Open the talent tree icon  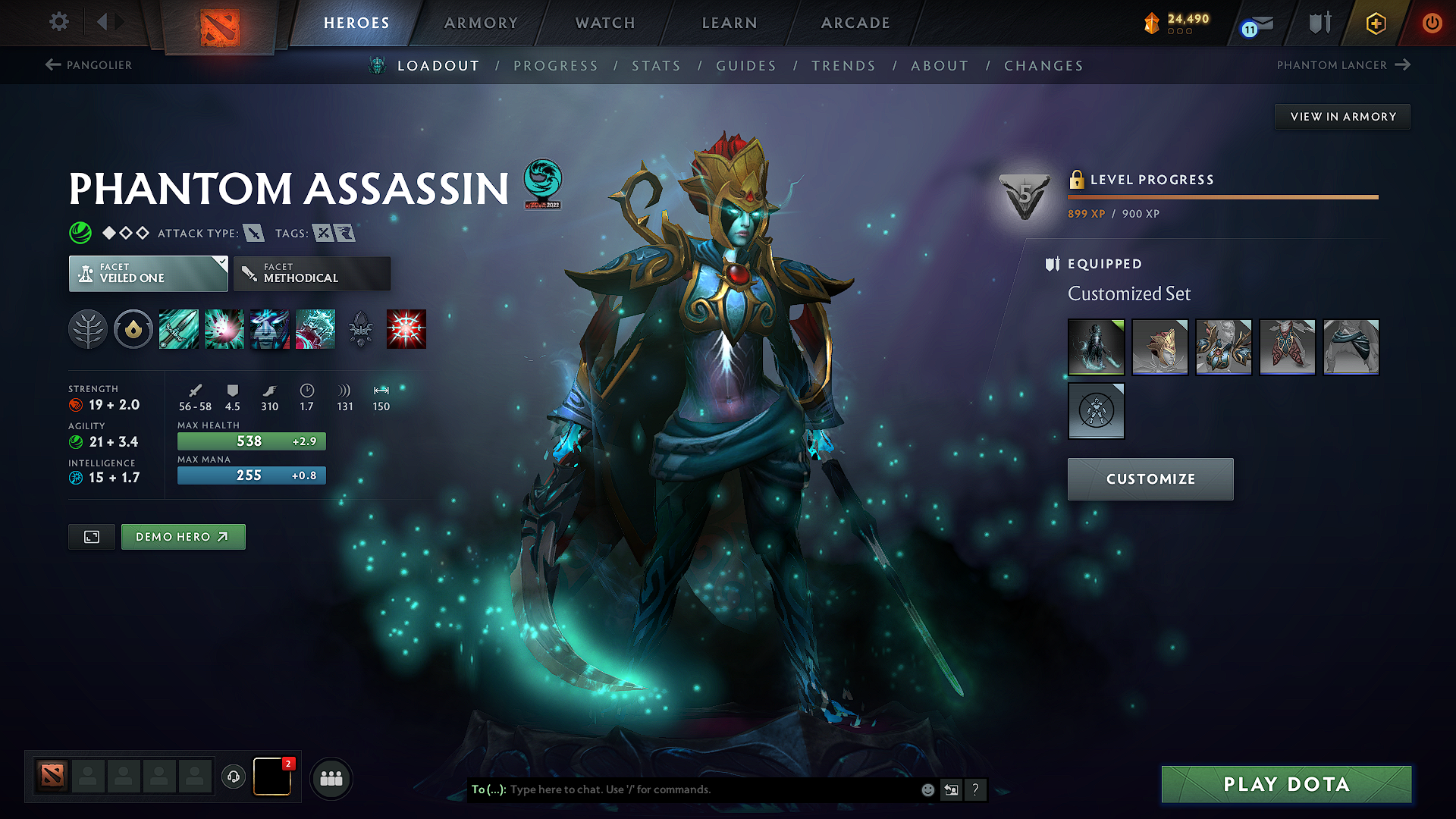[x=89, y=329]
